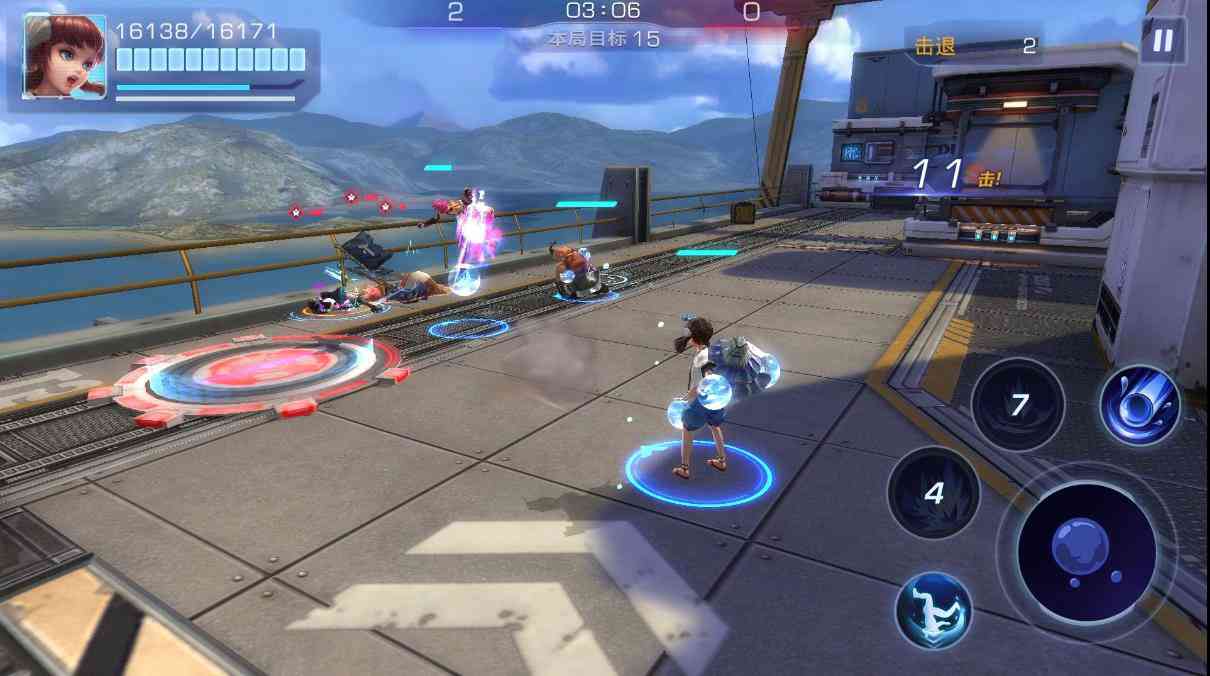1210x676 pixels.
Task: Pause the match with the pause button
Action: 1162,41
